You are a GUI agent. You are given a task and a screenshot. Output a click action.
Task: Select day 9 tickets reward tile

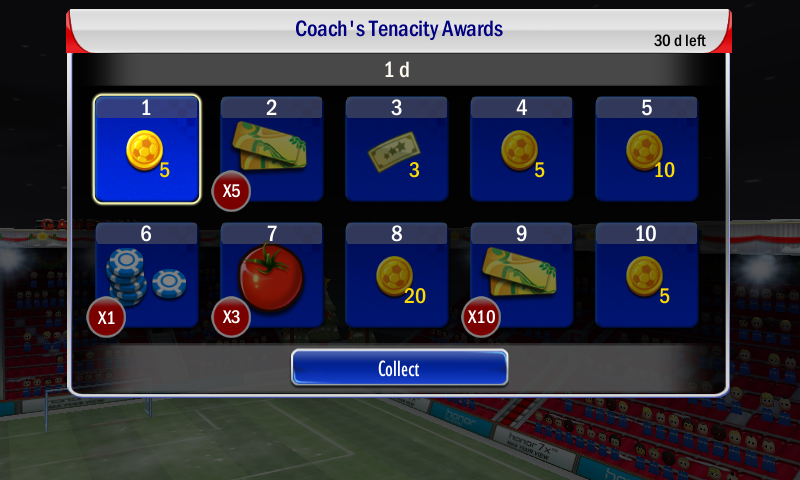point(522,275)
